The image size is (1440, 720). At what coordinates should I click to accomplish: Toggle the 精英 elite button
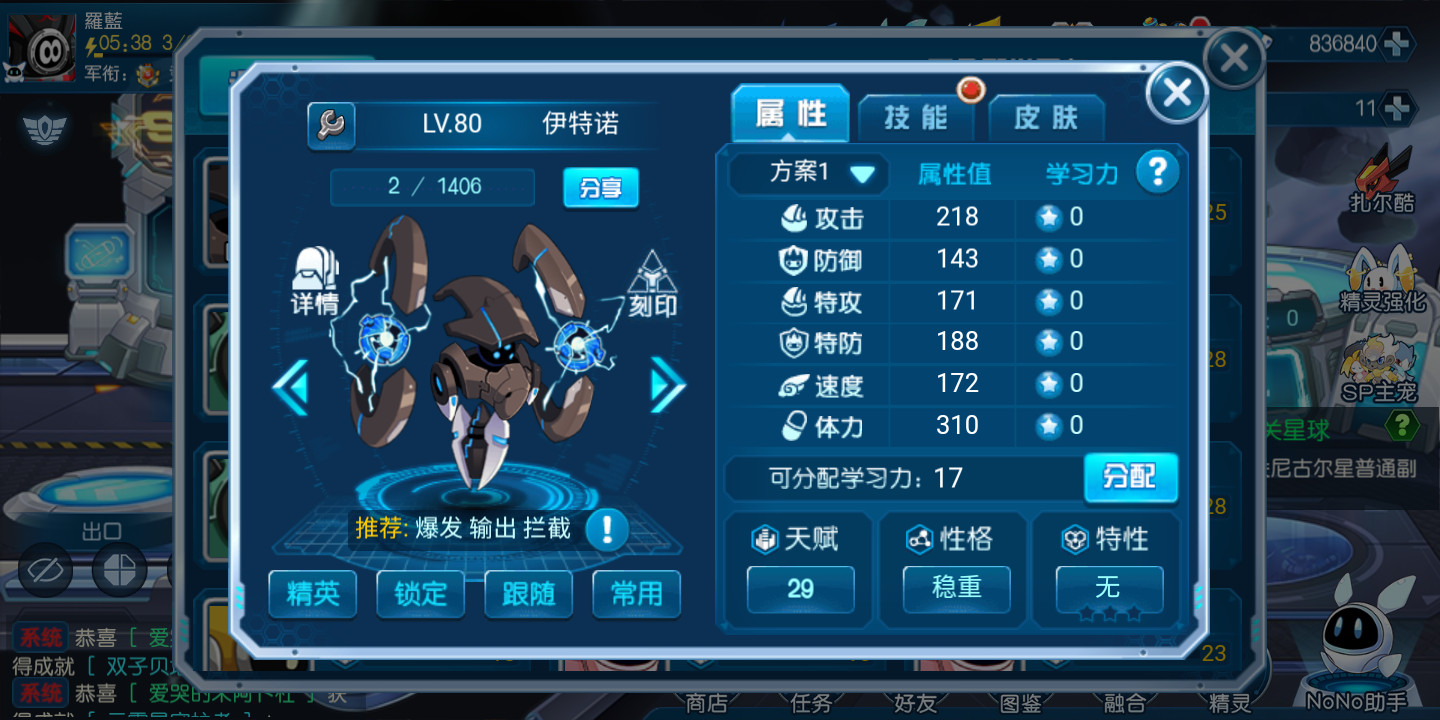[313, 594]
